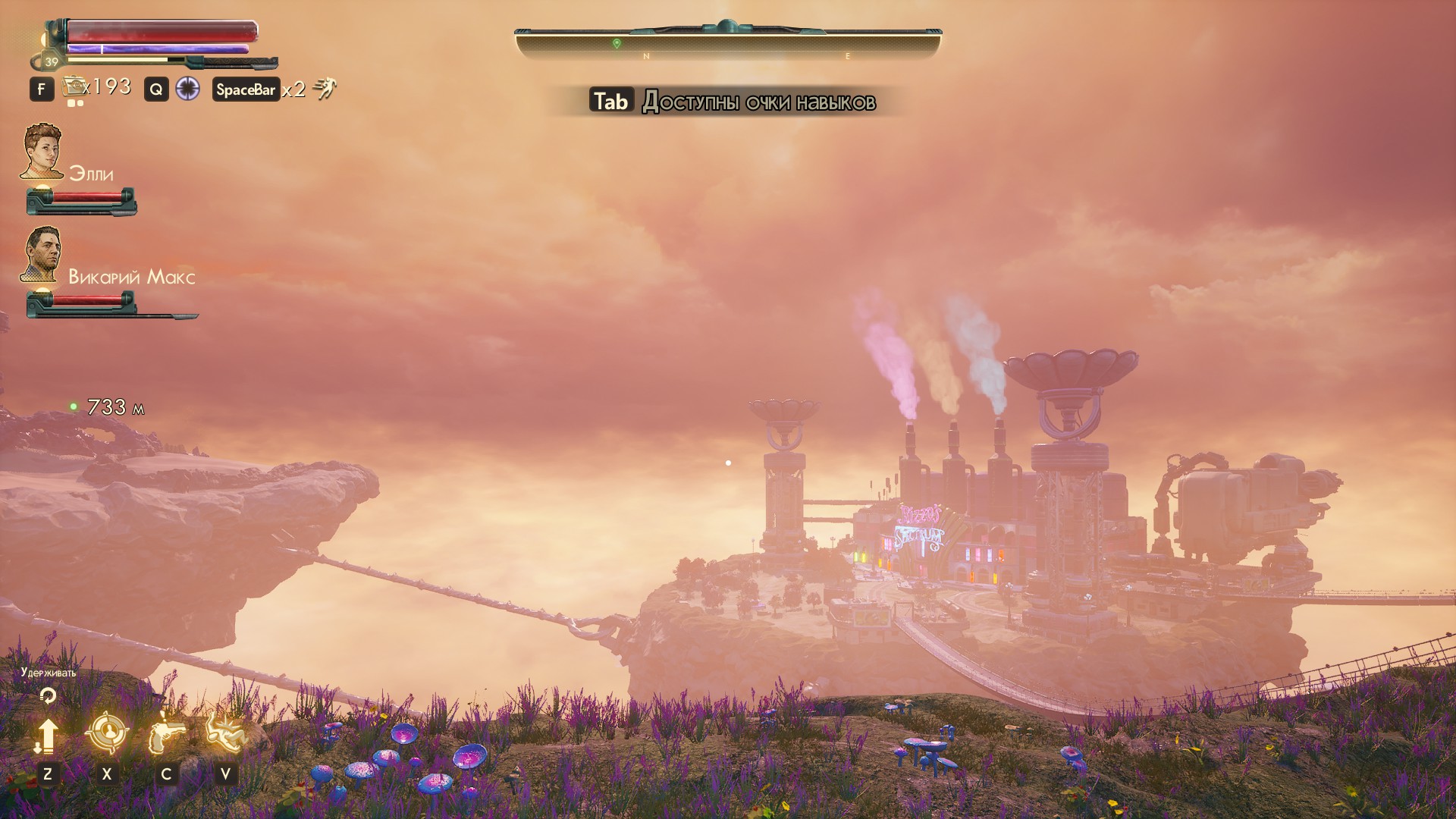Screen dimensions: 1456x819
Task: Trigger the leaping figure companion ability icon
Action: 225,733
